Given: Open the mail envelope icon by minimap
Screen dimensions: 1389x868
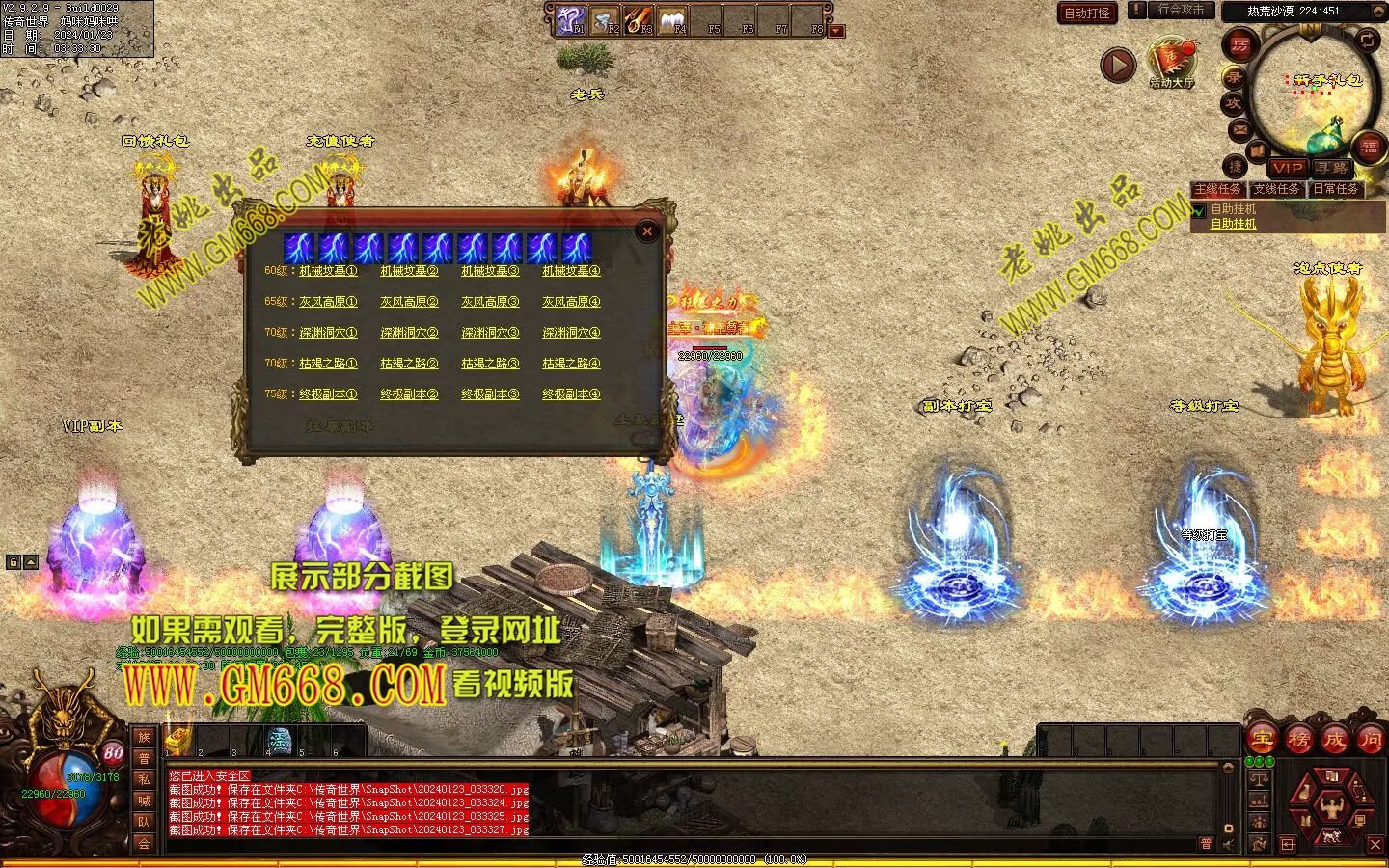Looking at the screenshot, I should 1240,128.
